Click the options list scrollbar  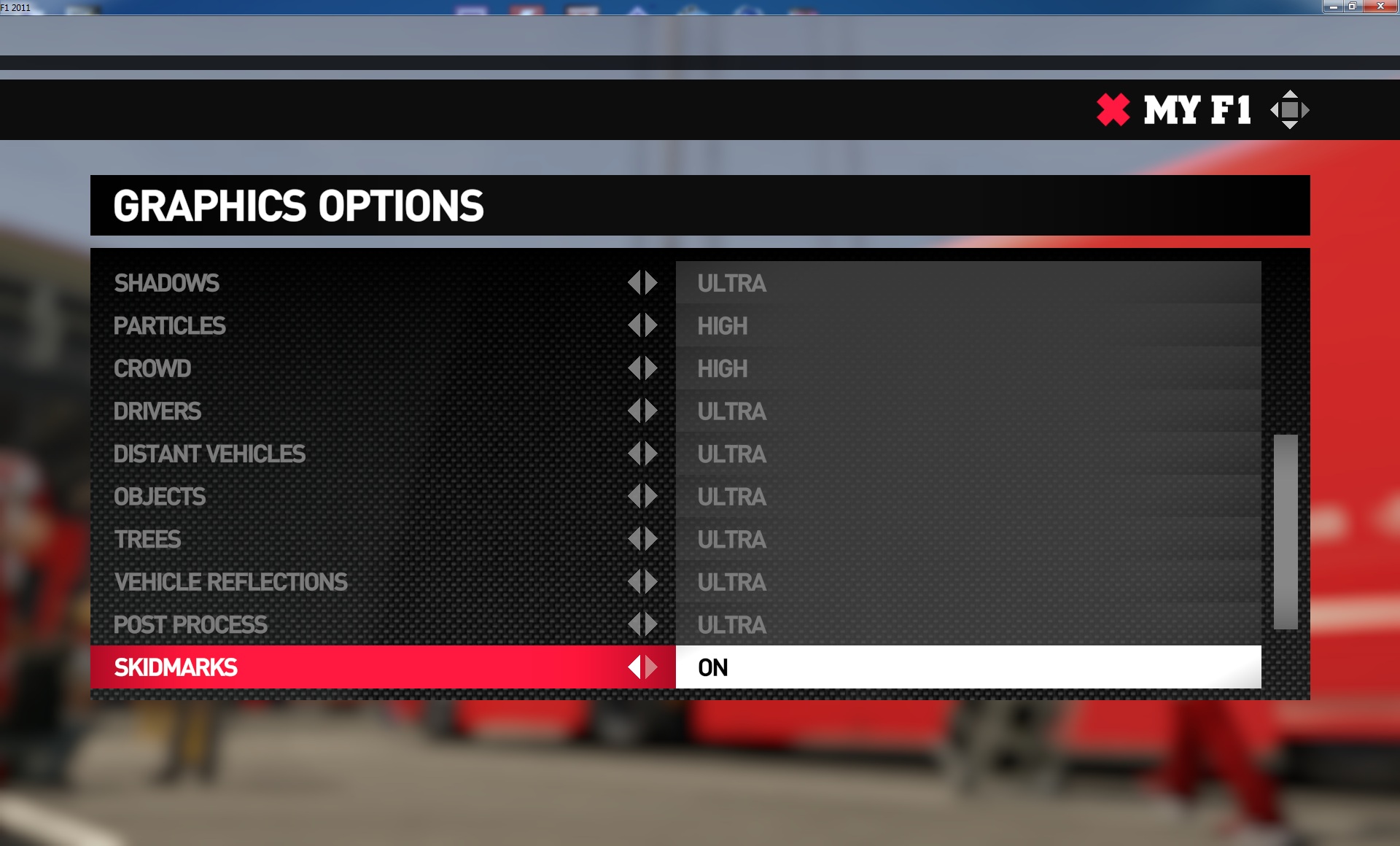pyautogui.click(x=1286, y=532)
